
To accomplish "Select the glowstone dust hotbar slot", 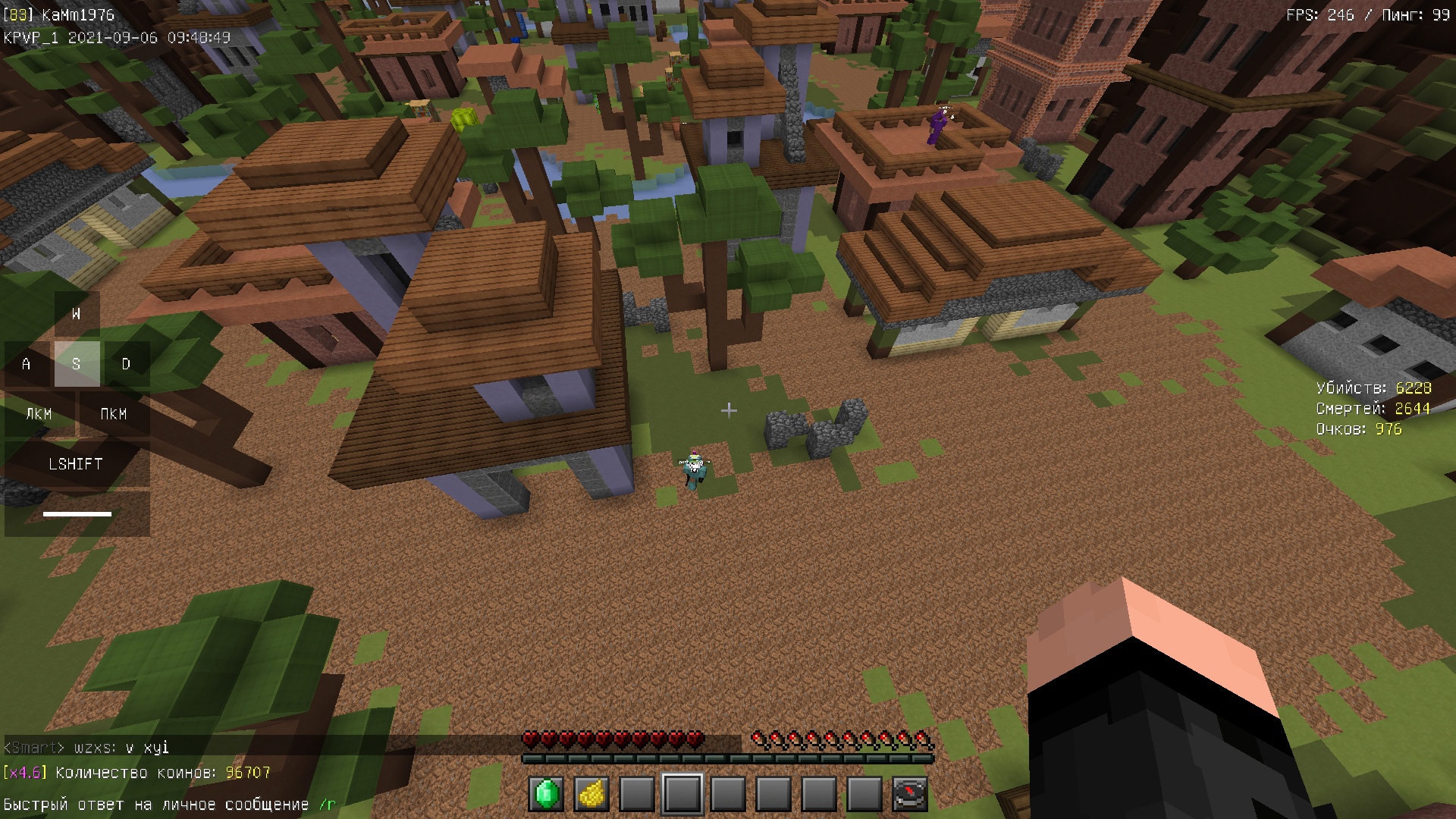I will [x=591, y=794].
